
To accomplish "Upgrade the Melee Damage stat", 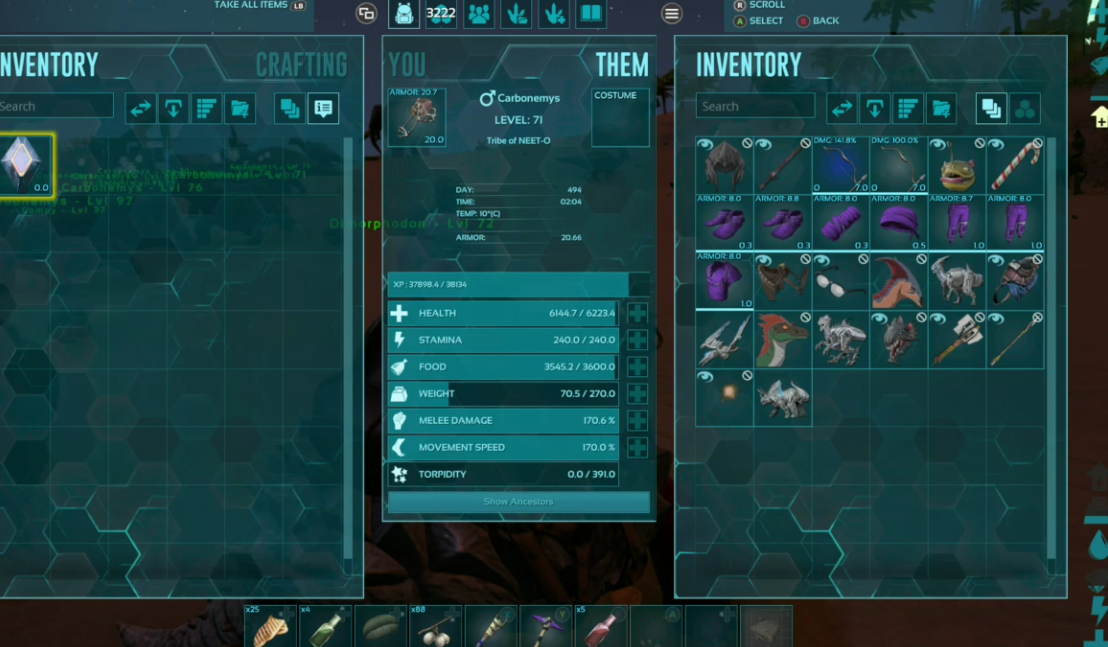I will [637, 421].
